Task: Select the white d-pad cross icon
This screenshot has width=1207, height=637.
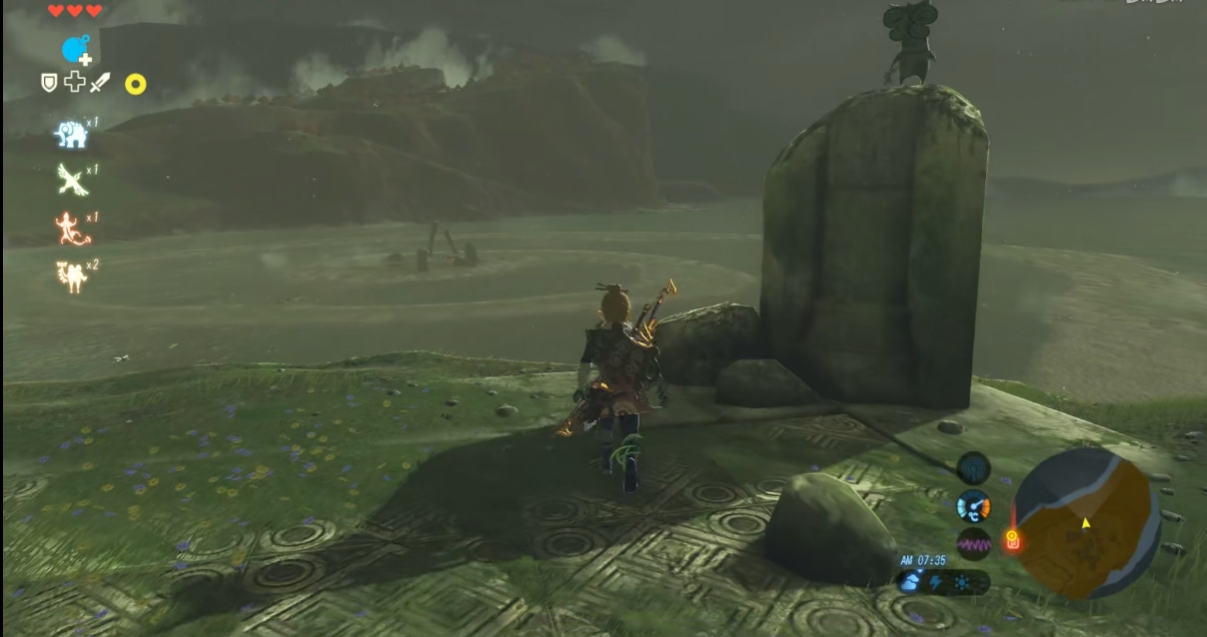Action: 74,83
